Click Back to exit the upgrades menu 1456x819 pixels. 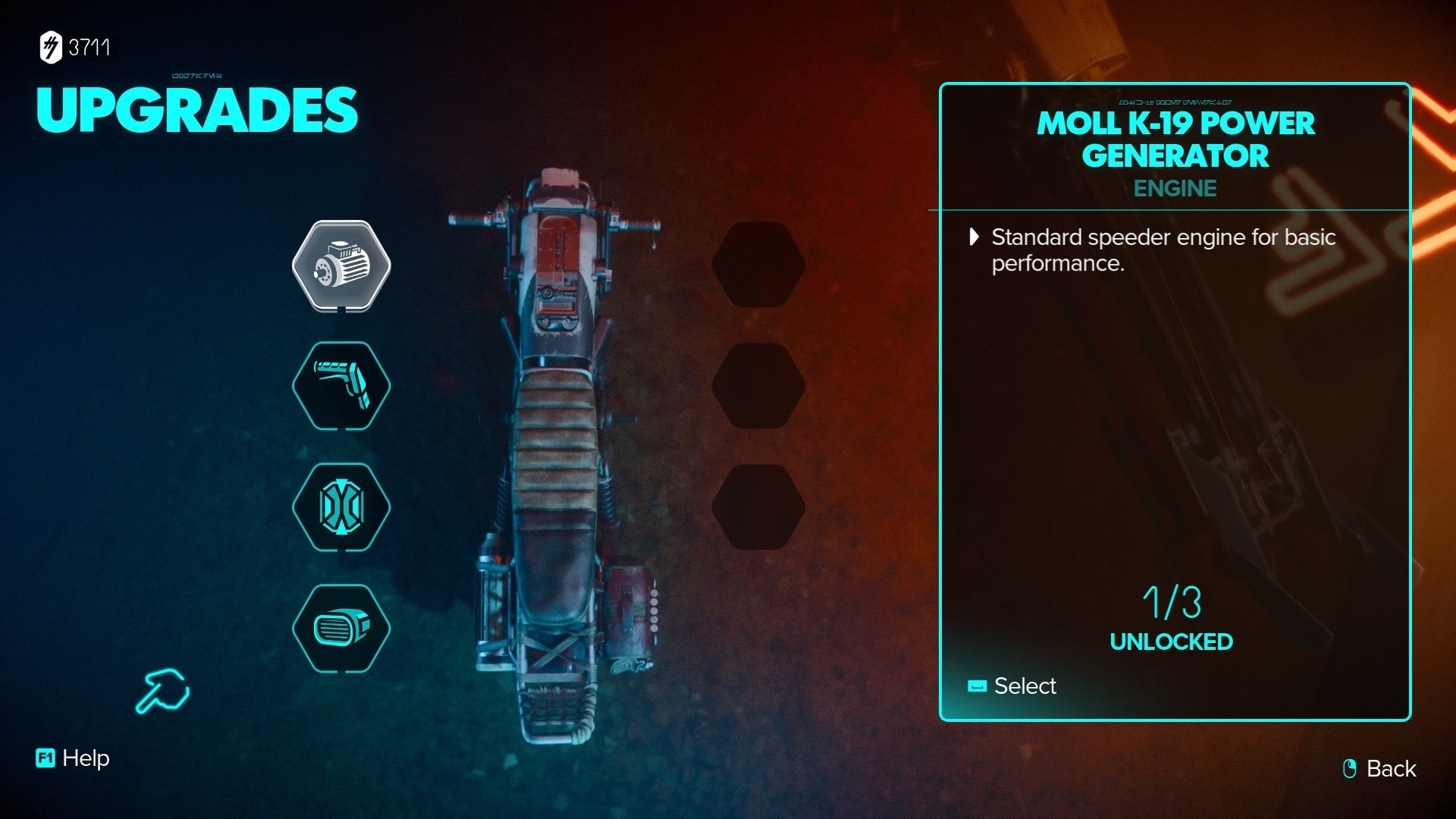pyautogui.click(x=1390, y=769)
